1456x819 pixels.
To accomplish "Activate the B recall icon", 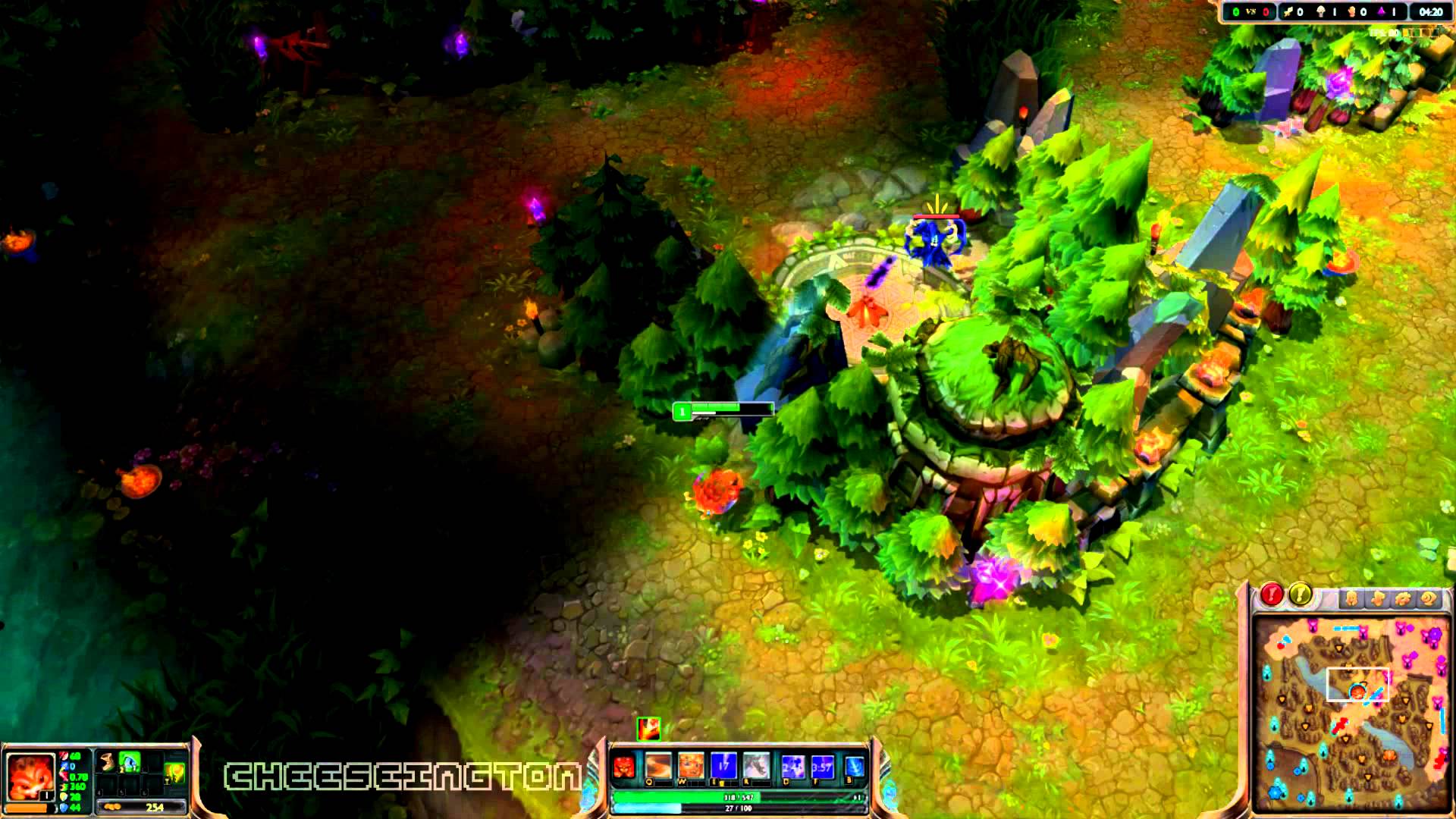I will pos(855,767).
